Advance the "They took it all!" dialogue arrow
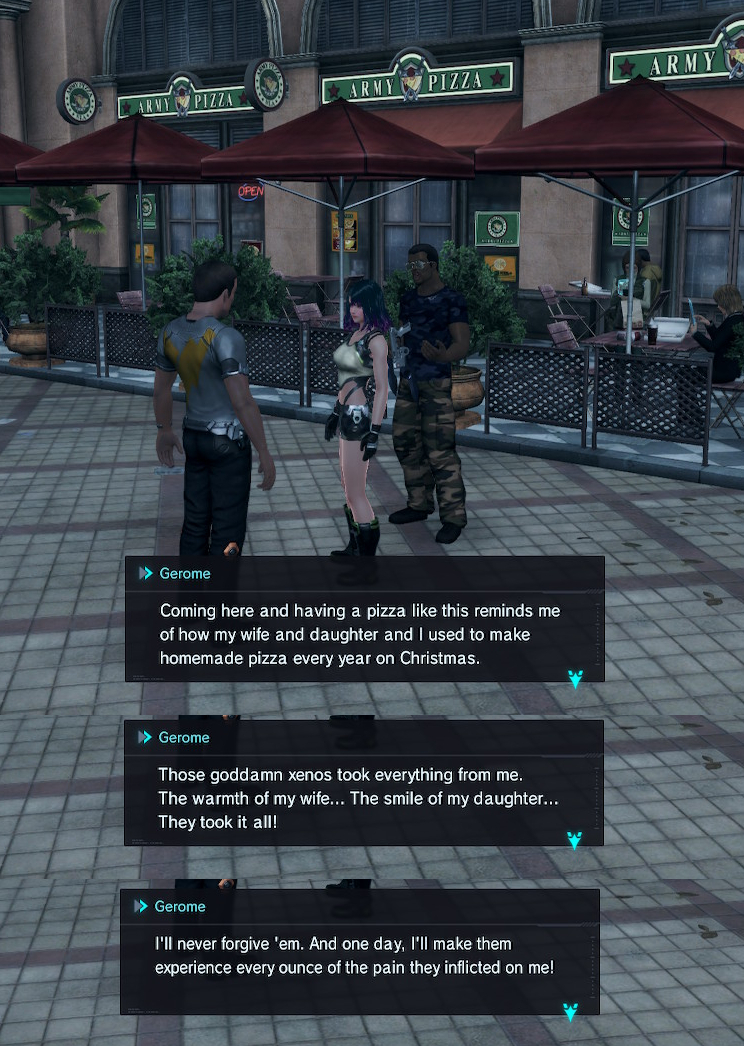This screenshot has width=744, height=1046. [x=575, y=840]
